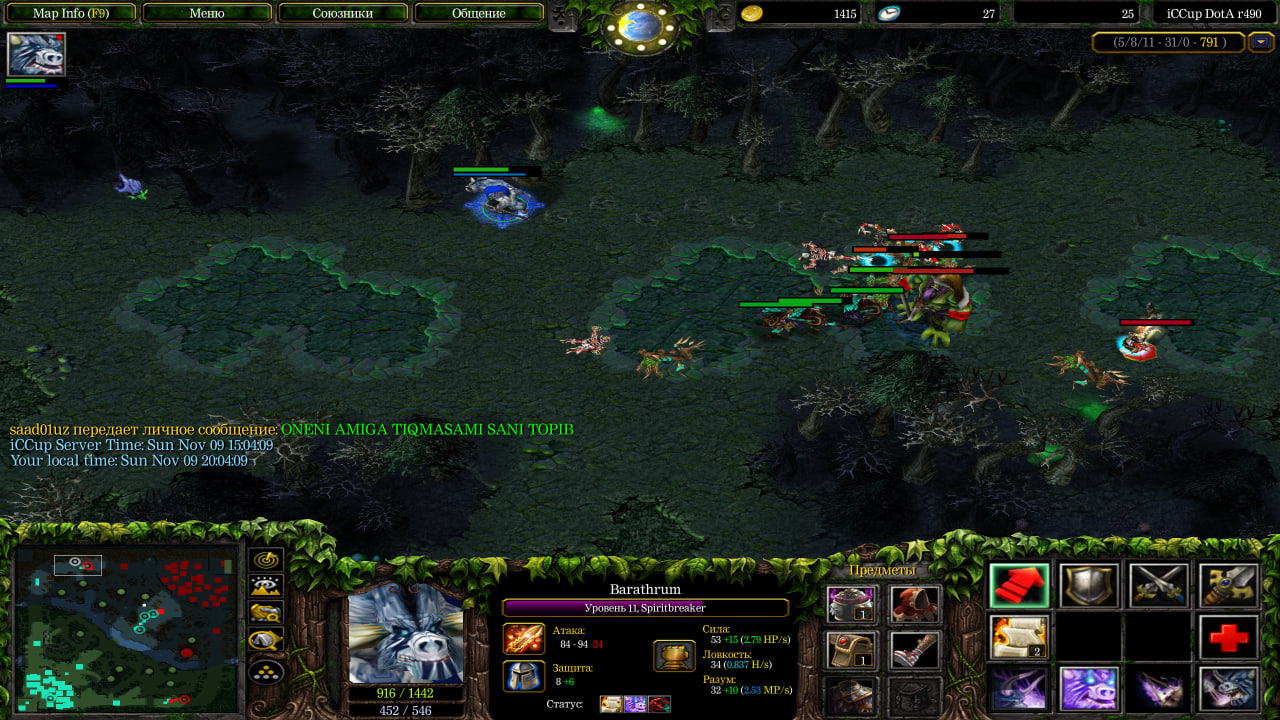Open the red cross hero skills button
The width and height of the screenshot is (1280, 720).
tap(1229, 638)
